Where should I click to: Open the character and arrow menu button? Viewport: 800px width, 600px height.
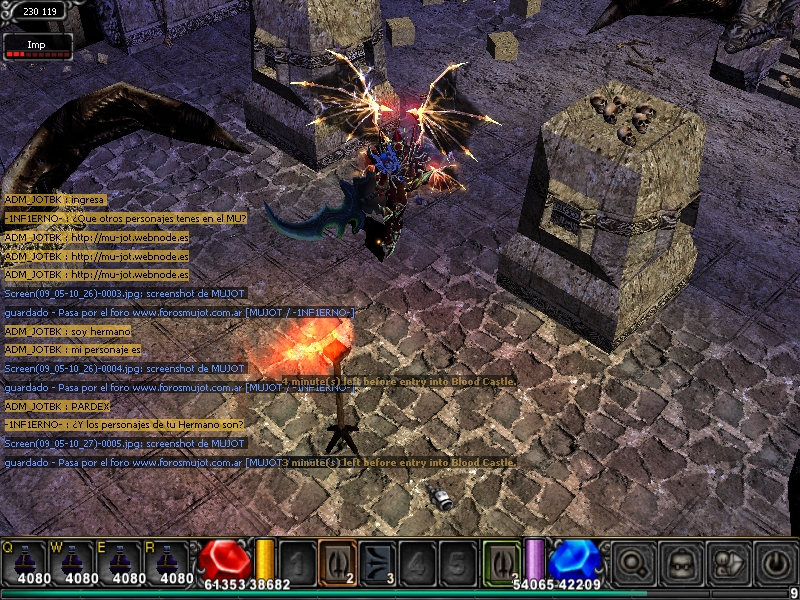(727, 562)
